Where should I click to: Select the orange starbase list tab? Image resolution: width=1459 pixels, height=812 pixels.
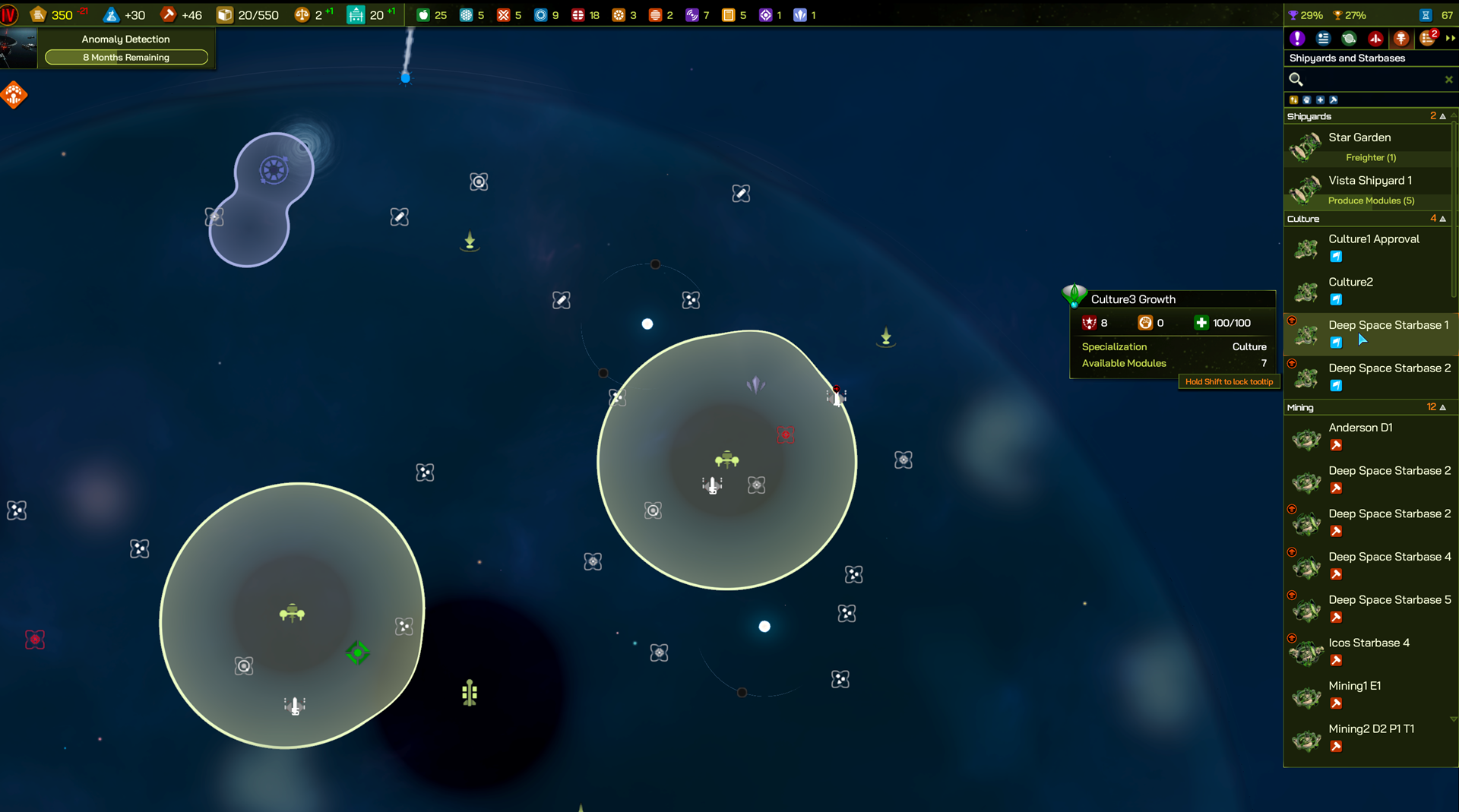[x=1401, y=38]
